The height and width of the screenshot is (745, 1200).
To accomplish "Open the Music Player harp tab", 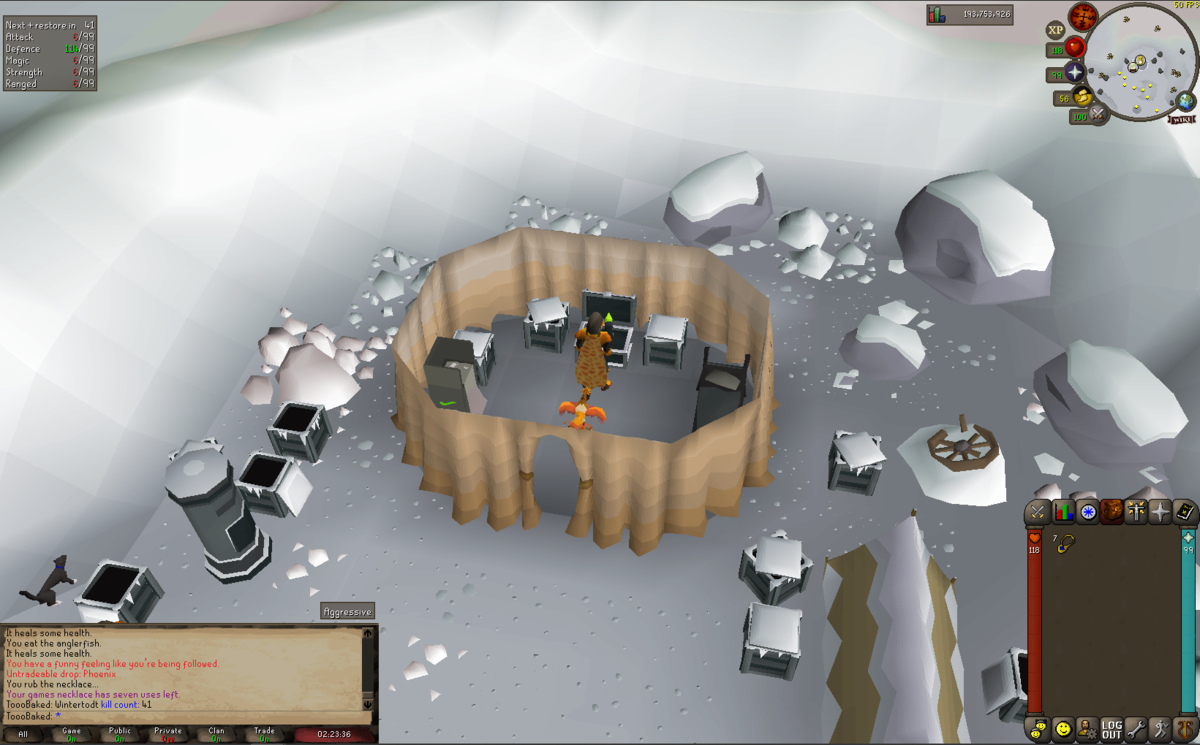I will click(x=1184, y=728).
